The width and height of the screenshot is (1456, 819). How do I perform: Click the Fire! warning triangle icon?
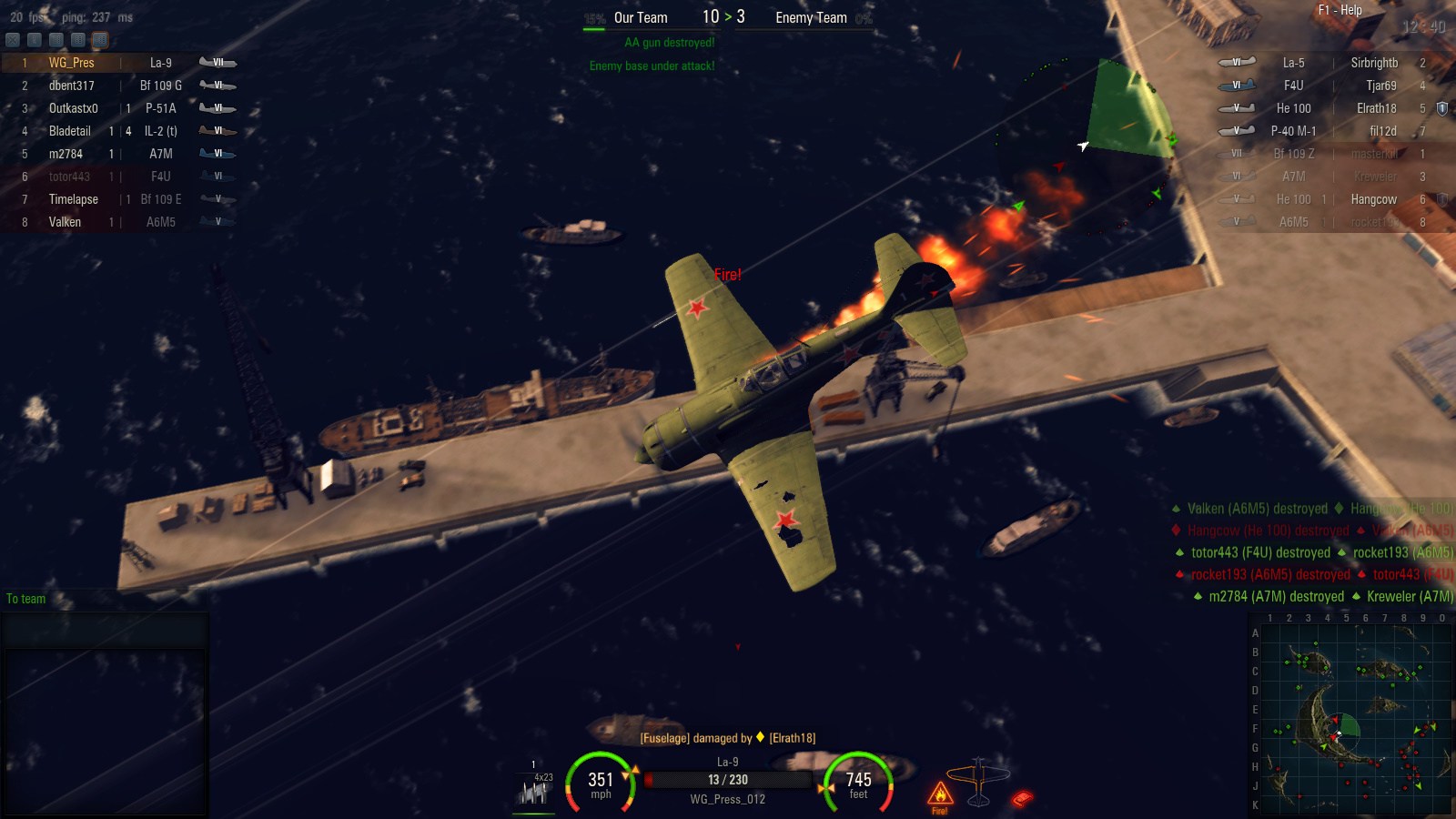click(x=939, y=794)
